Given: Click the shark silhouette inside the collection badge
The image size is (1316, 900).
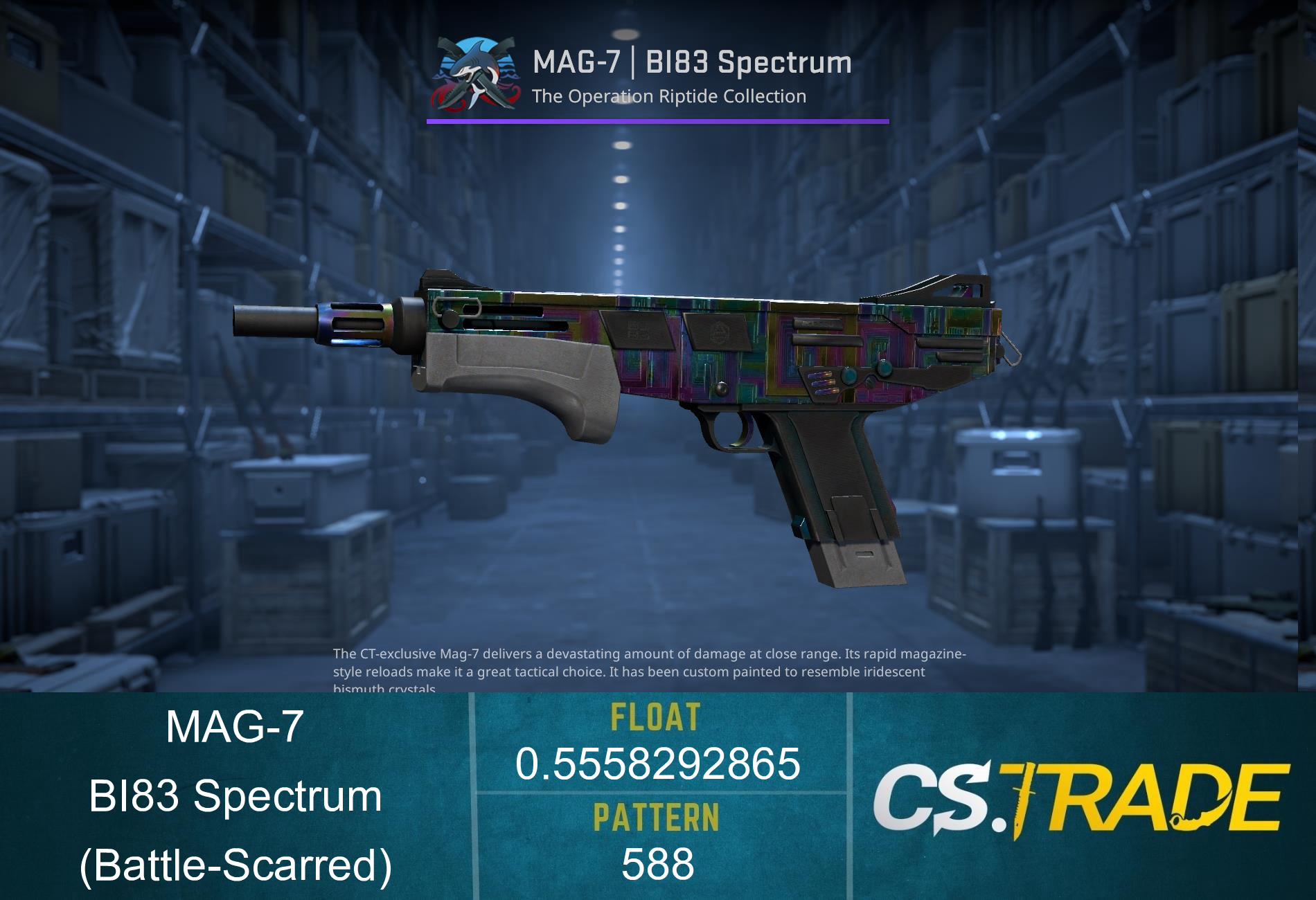Looking at the screenshot, I should tap(478, 62).
